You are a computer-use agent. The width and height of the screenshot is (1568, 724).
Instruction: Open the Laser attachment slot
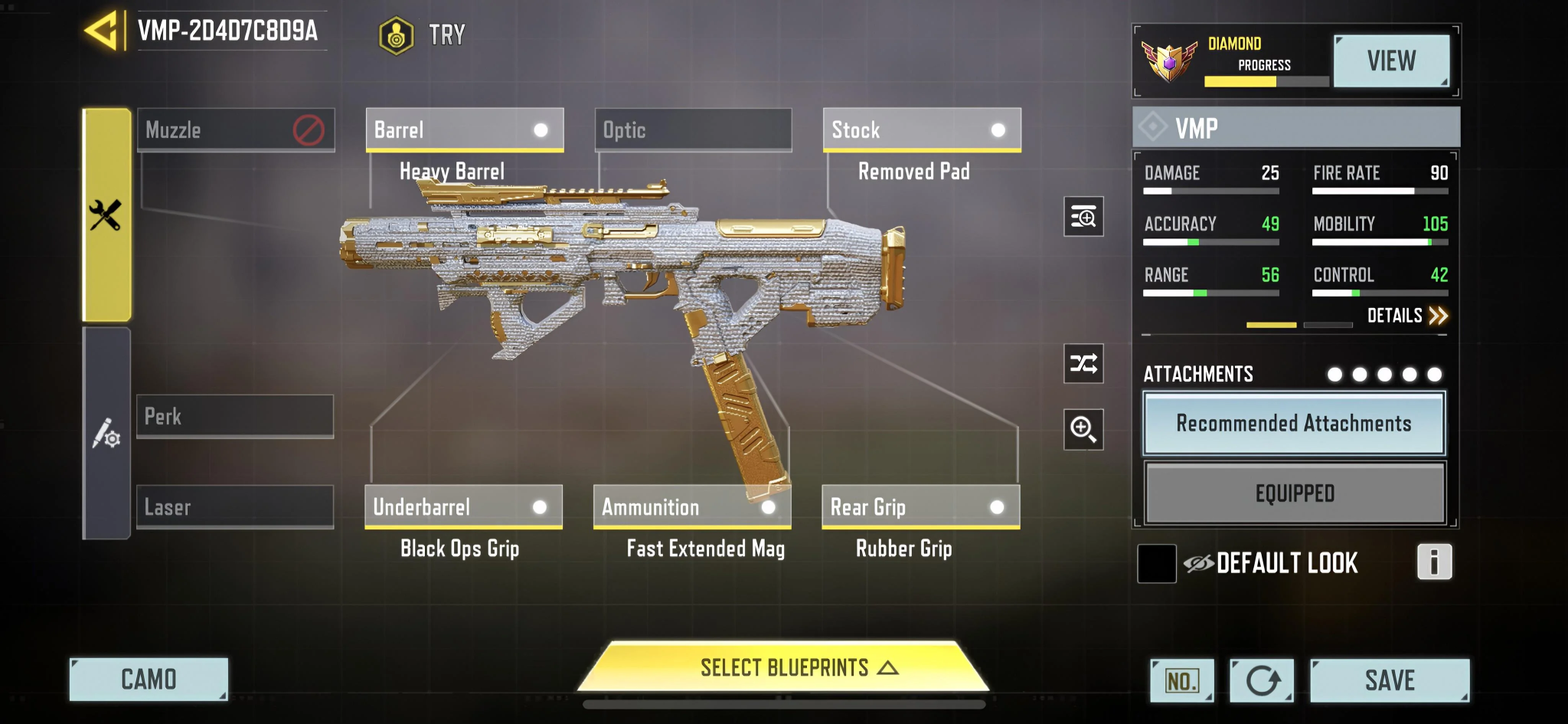[235, 506]
